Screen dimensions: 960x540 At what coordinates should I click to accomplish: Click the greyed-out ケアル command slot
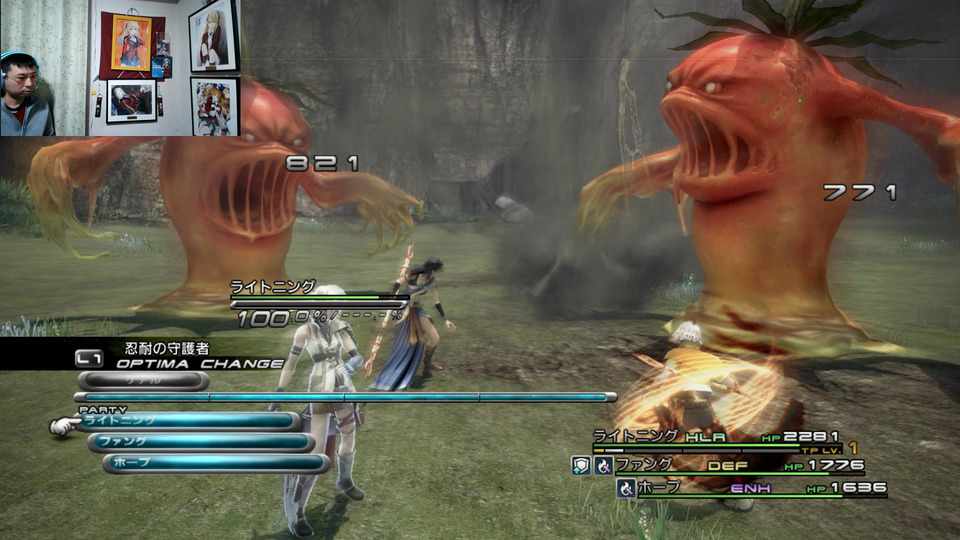click(142, 381)
